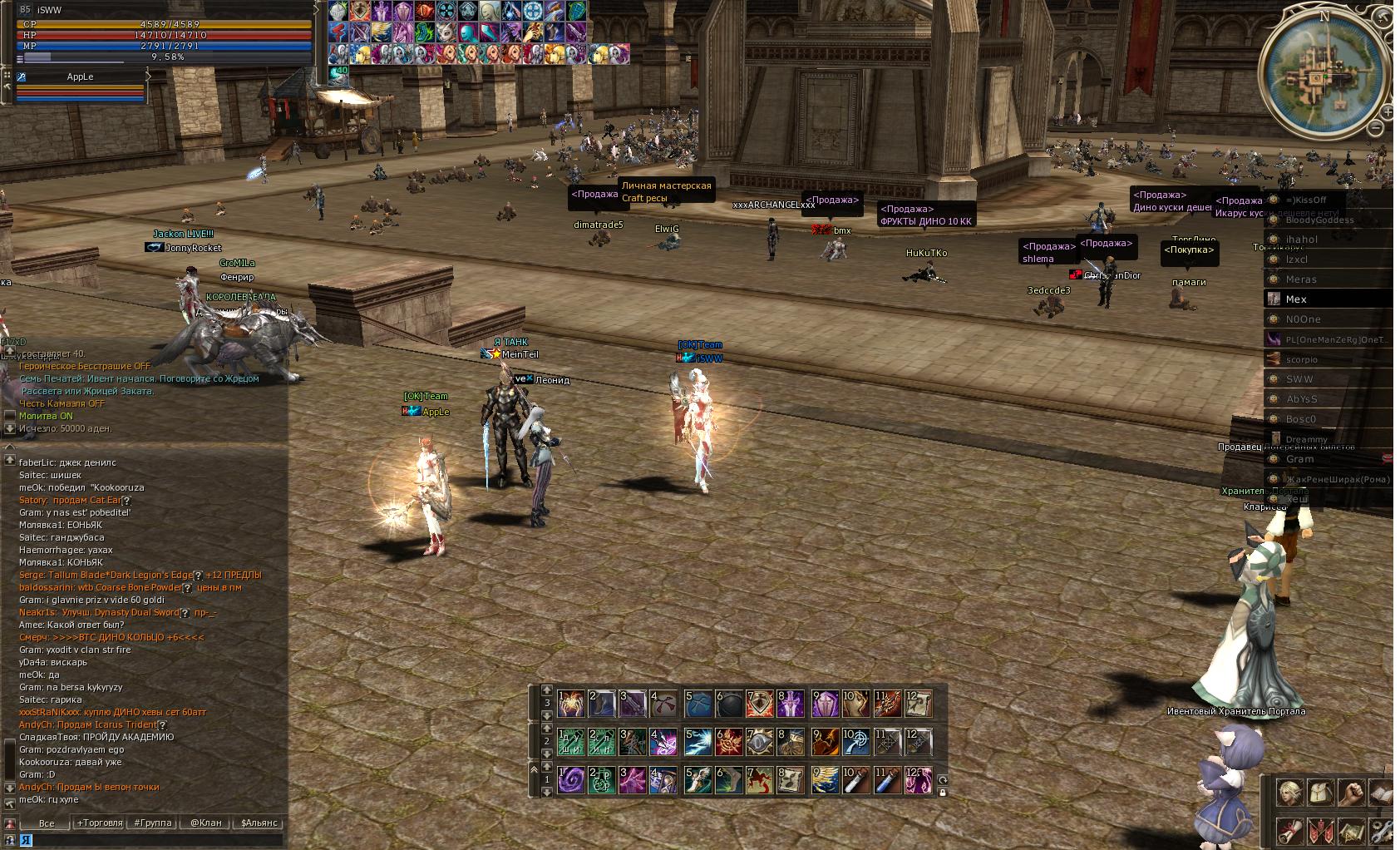Select party member AppLe frame
The height and width of the screenshot is (850, 1400).
(81, 77)
